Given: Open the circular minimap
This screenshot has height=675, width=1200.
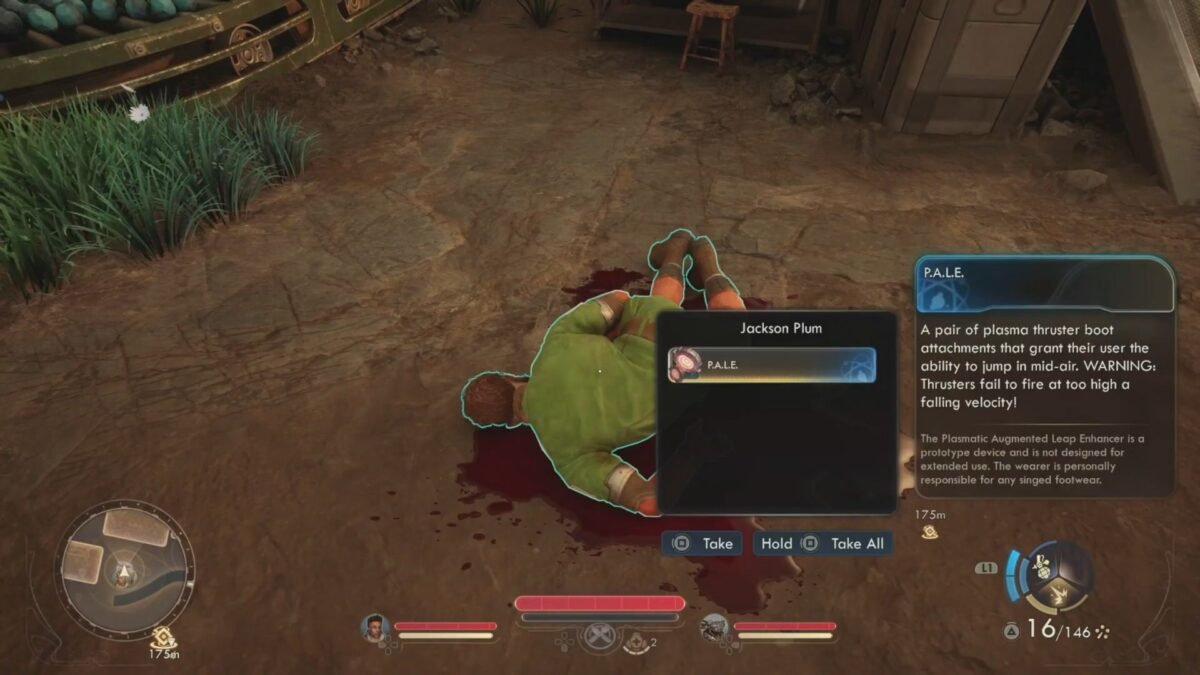Looking at the screenshot, I should point(124,568).
